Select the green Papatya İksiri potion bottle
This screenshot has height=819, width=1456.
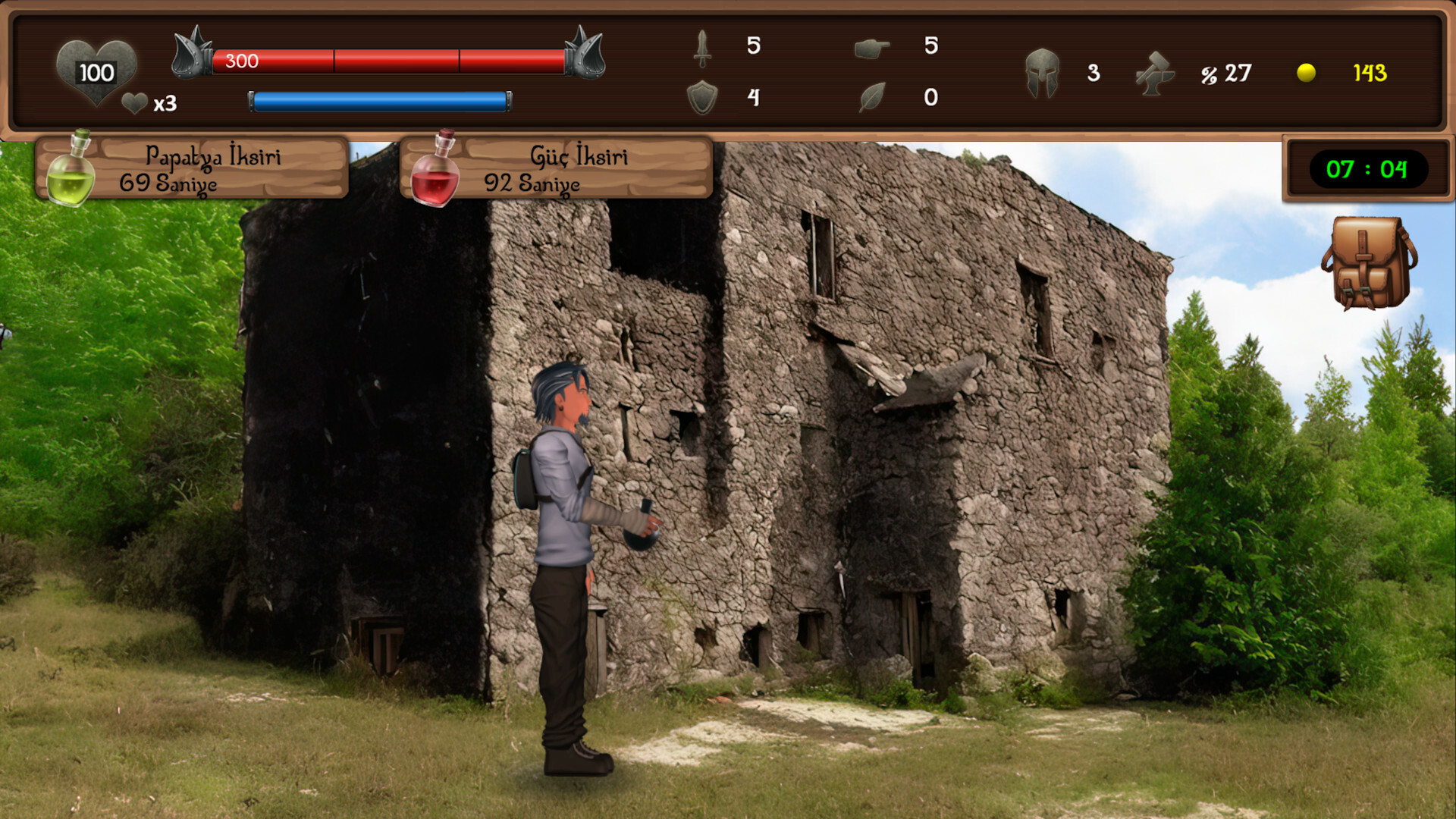72,171
